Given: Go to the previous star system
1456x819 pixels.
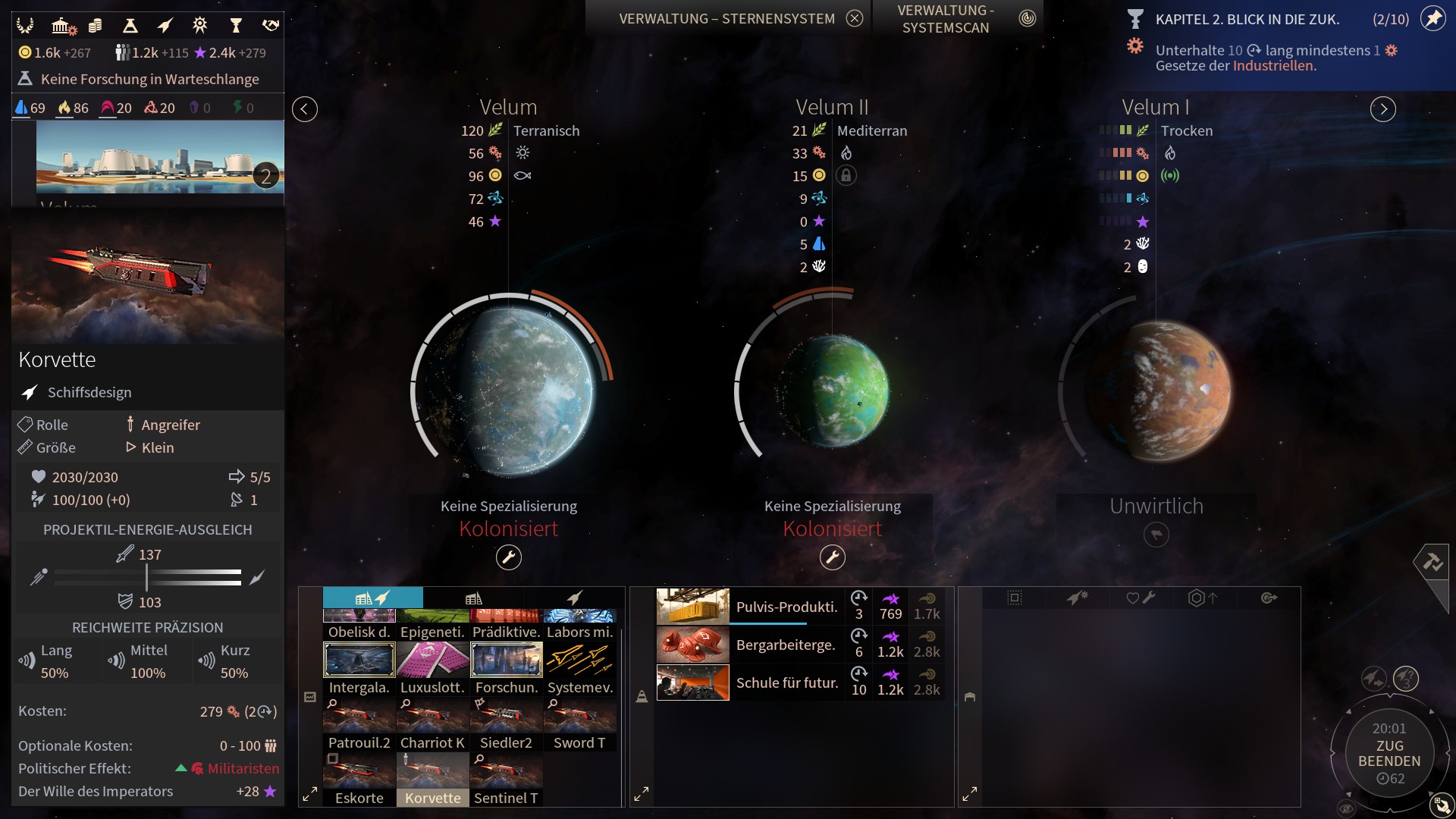Looking at the screenshot, I should point(305,109).
